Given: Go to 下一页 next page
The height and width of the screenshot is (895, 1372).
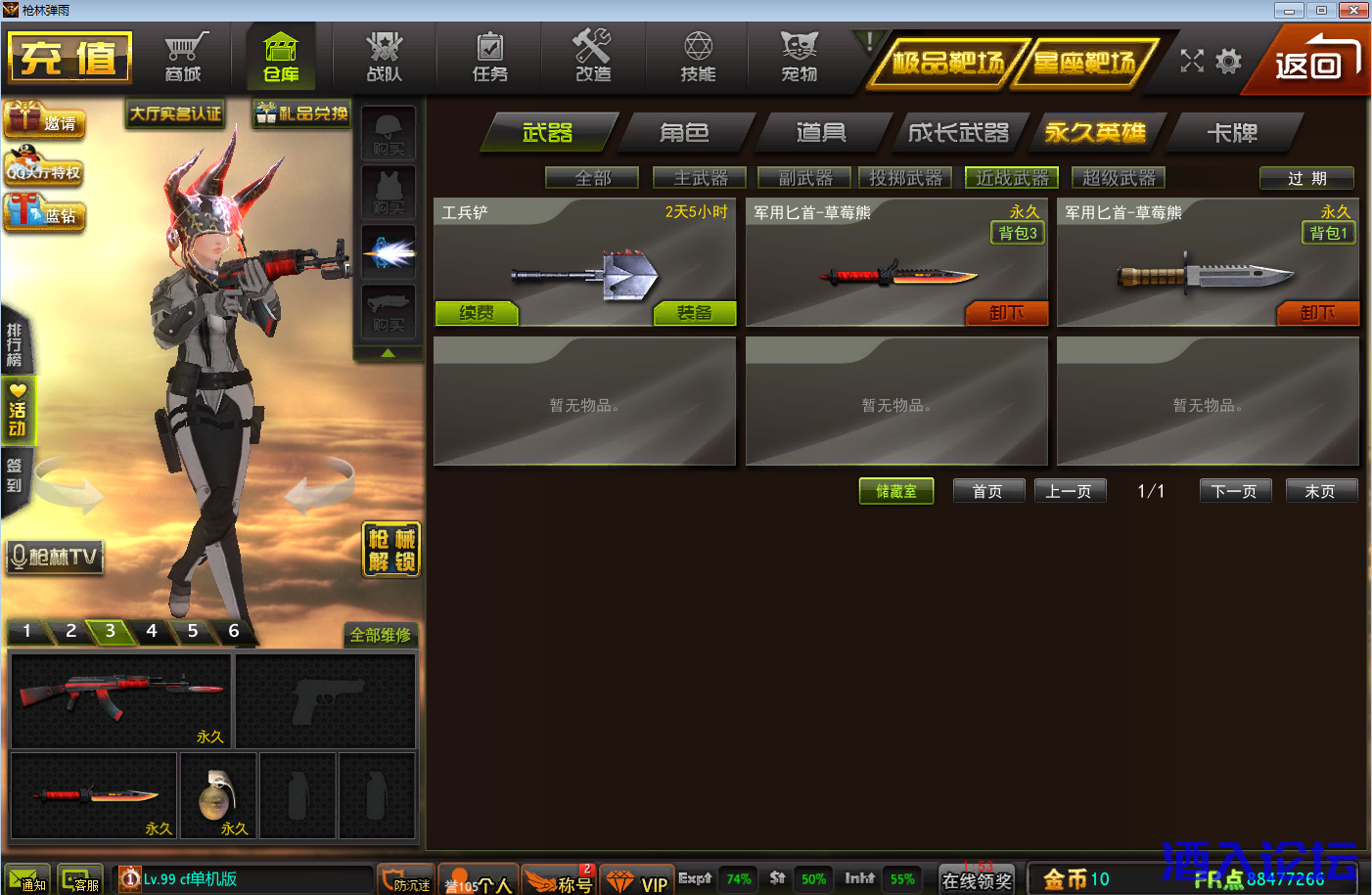Looking at the screenshot, I should [x=1234, y=491].
